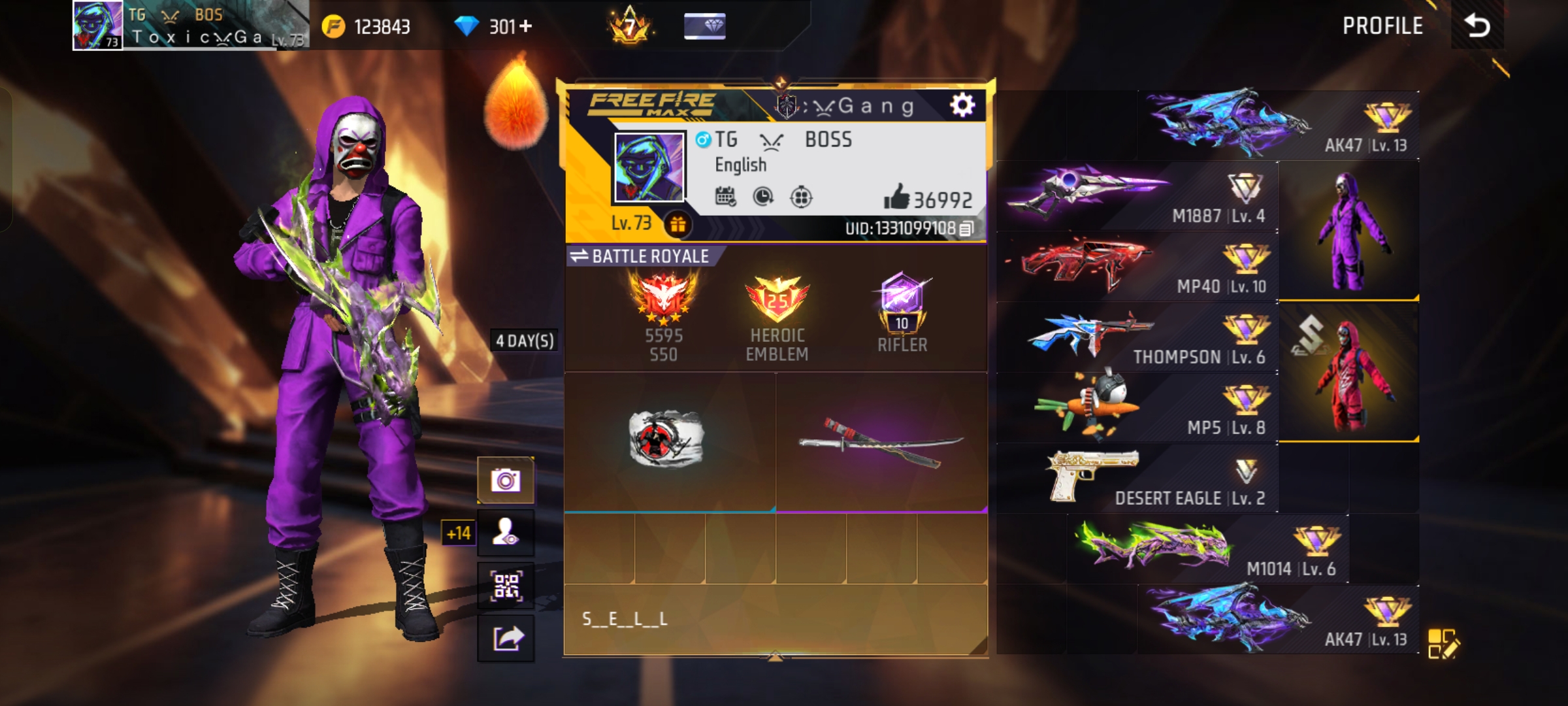Viewport: 1568px width, 706px height.
Task: Open the QR code button
Action: click(x=506, y=586)
